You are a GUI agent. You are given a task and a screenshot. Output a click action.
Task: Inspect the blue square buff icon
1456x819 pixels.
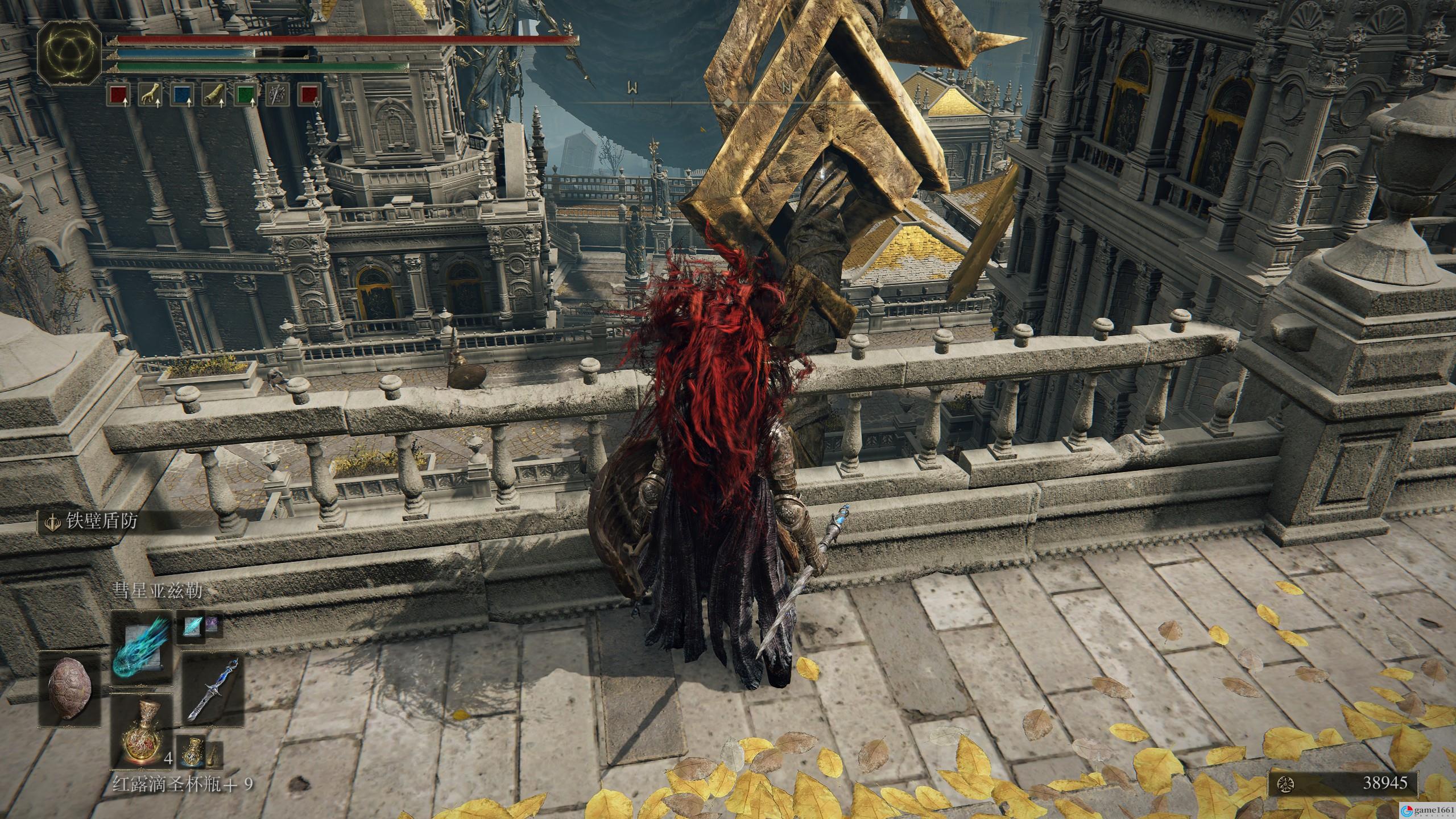click(x=181, y=96)
